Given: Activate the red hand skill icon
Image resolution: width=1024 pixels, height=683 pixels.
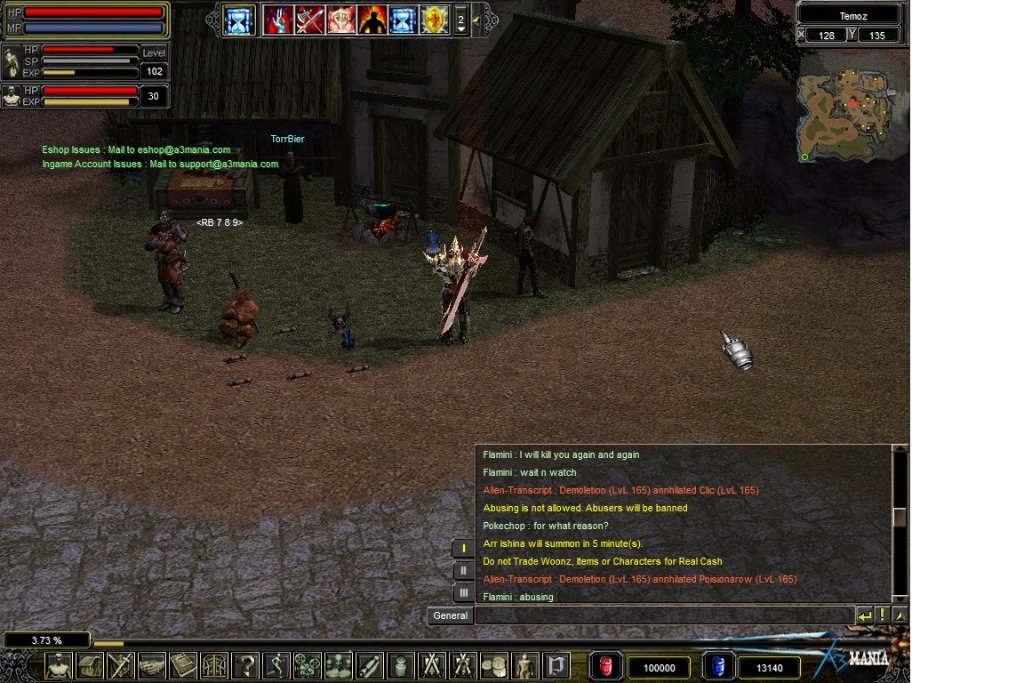Looking at the screenshot, I should pyautogui.click(x=277, y=20).
